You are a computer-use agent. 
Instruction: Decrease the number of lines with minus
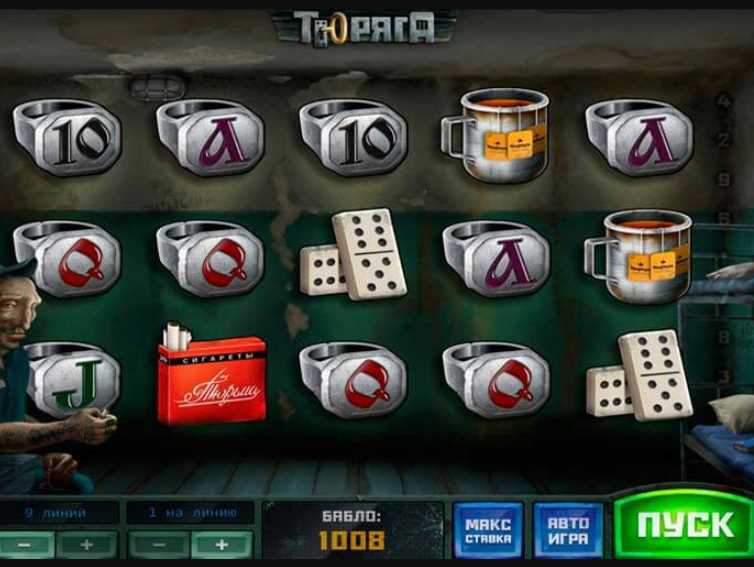pyautogui.click(x=25, y=545)
